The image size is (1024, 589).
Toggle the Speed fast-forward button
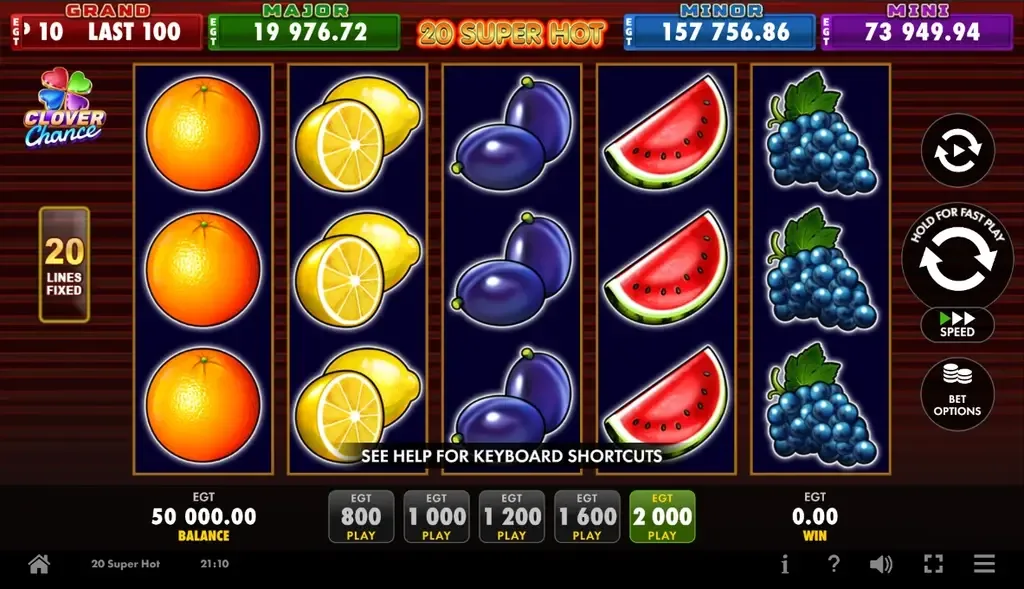[x=957, y=324]
